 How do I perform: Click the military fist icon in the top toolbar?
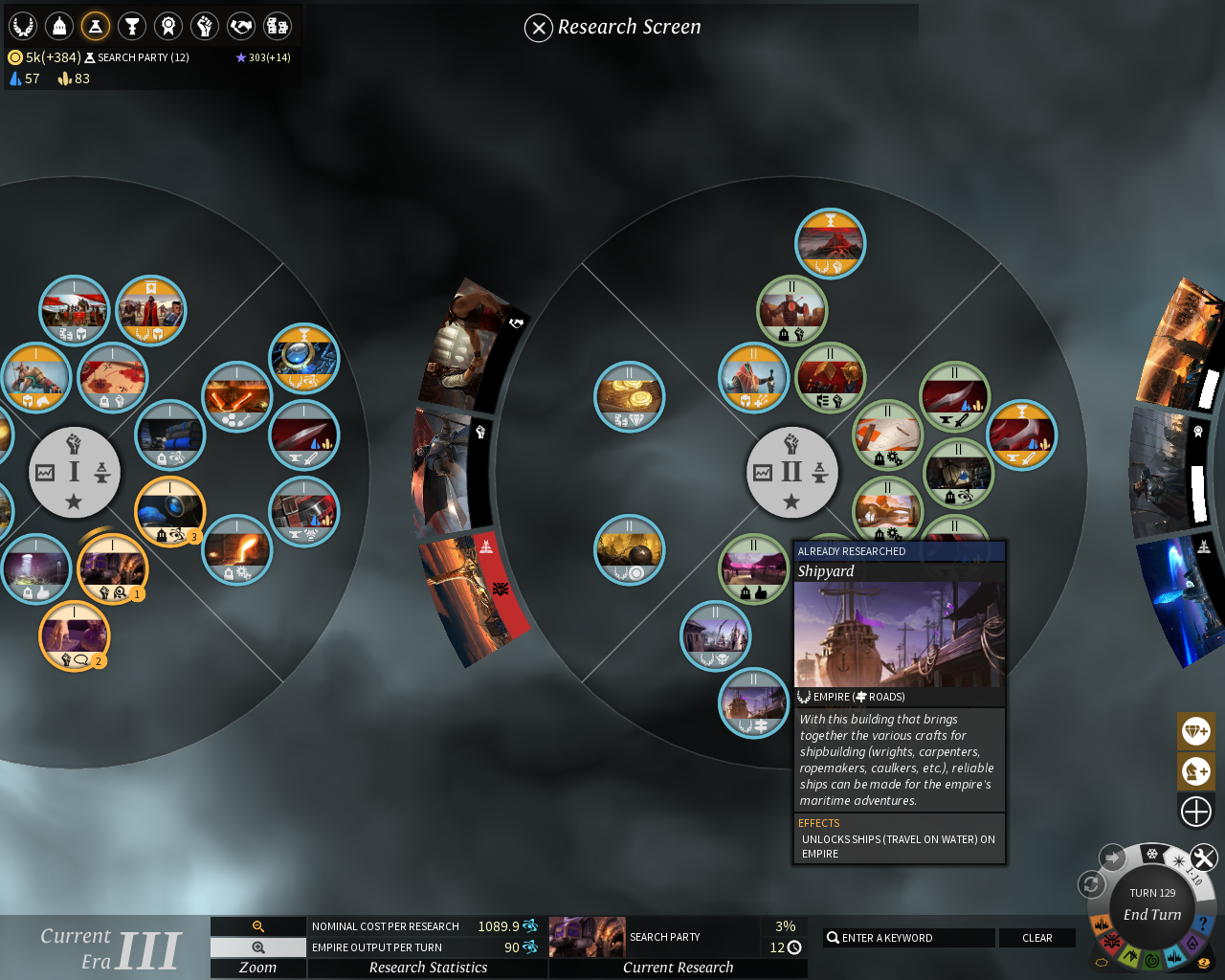(x=204, y=25)
